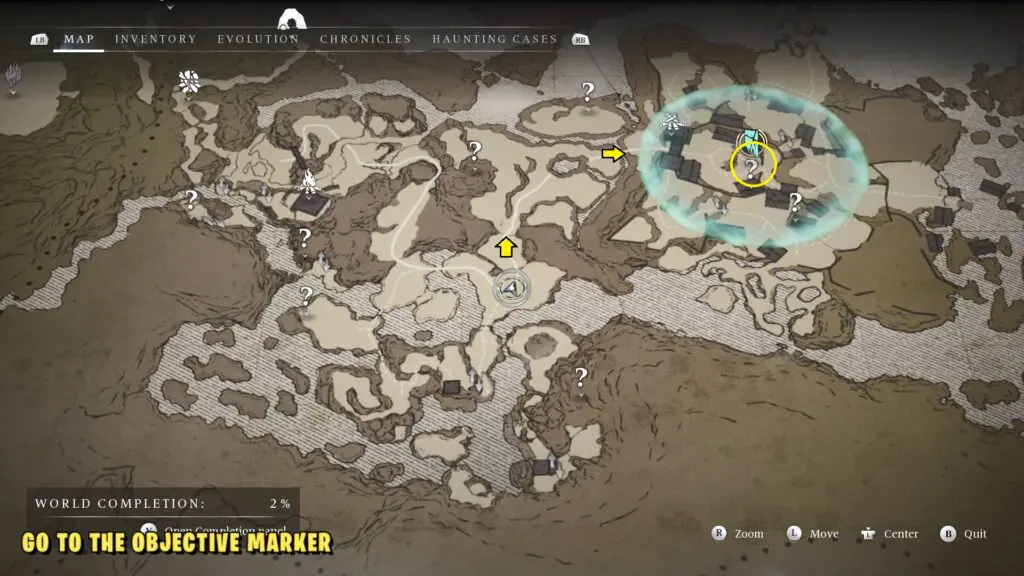
Task: Go to the Haunting Cases tab
Action: click(494, 39)
